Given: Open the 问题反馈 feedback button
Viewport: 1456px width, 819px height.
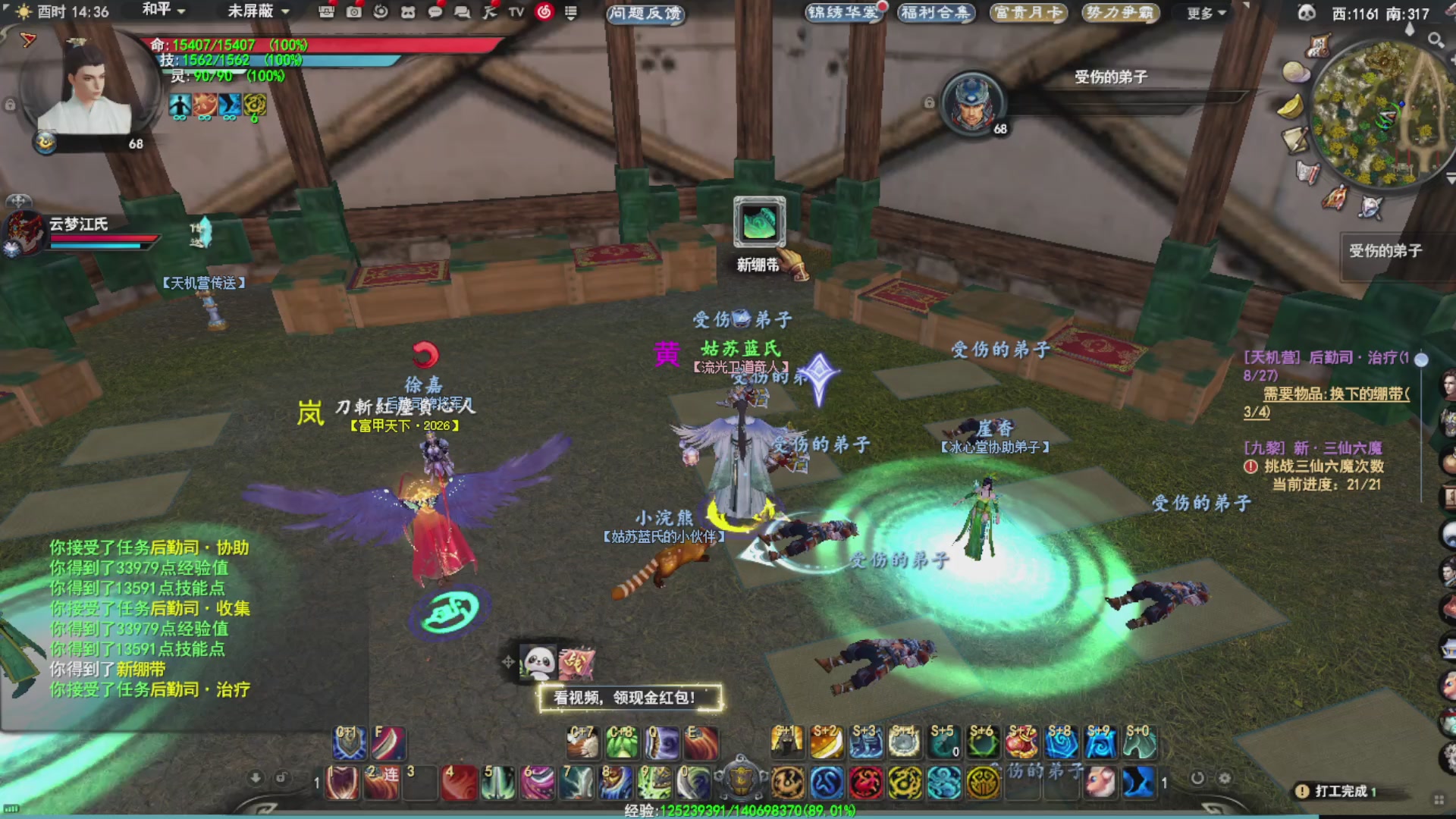Looking at the screenshot, I should (645, 13).
